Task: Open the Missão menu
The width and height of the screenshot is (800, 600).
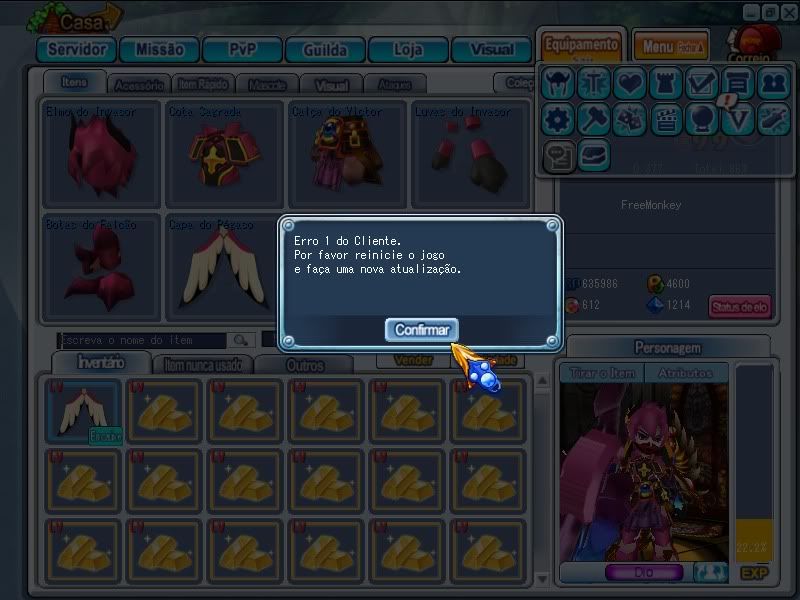Action: (159, 49)
